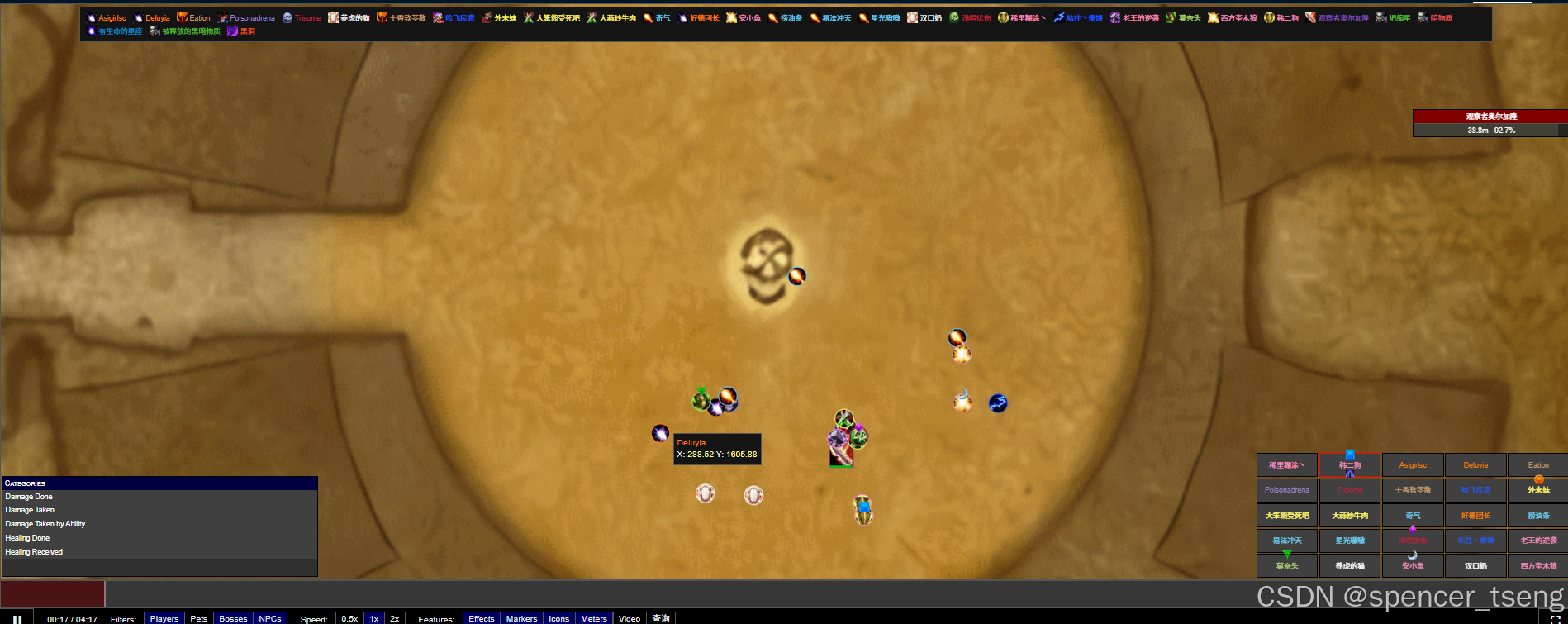Open the Damage Done category
1568x624 pixels.
29,497
